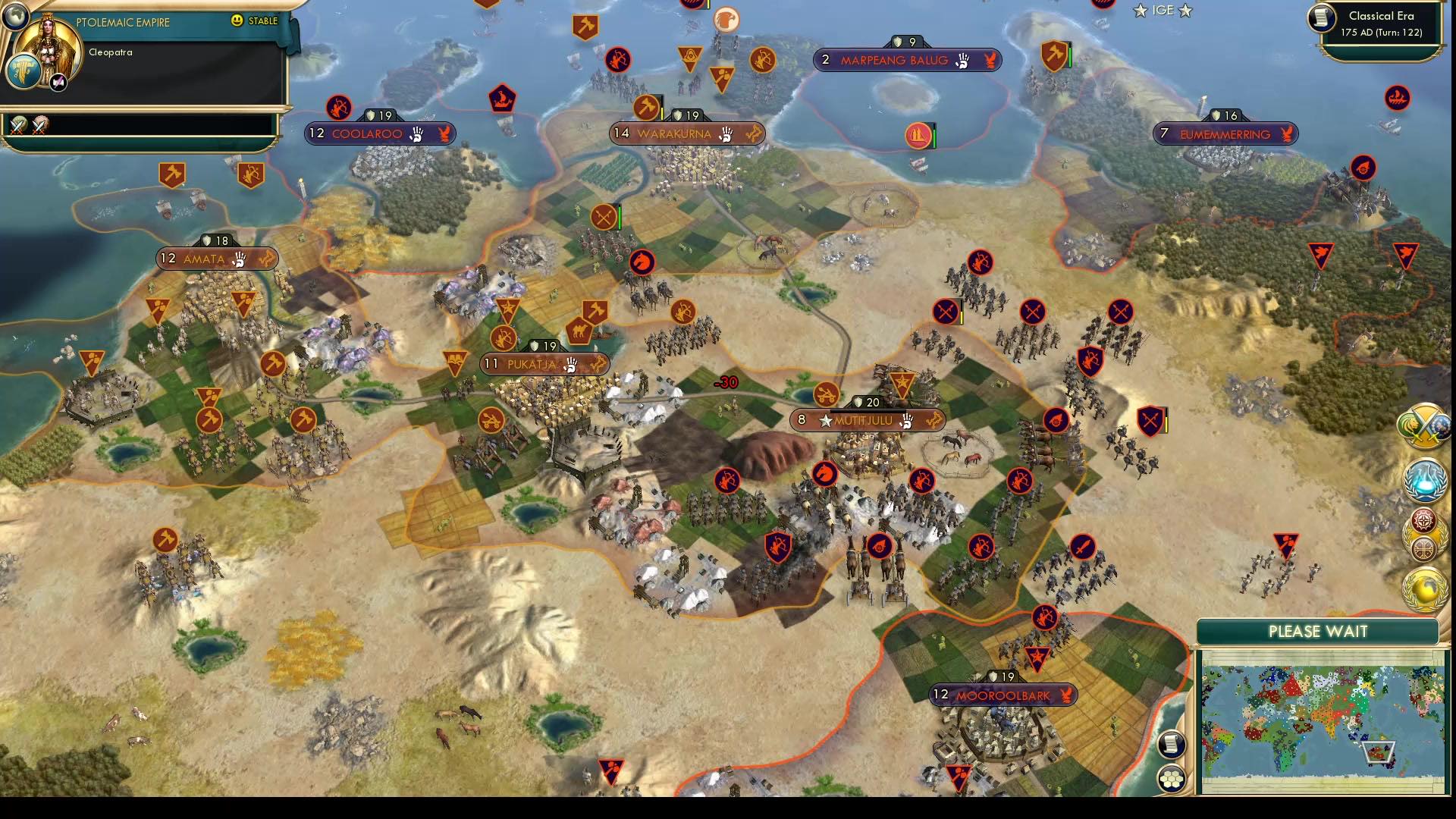Select the Mutitjulu city banner
This screenshot has height=819, width=1456.
point(869,419)
